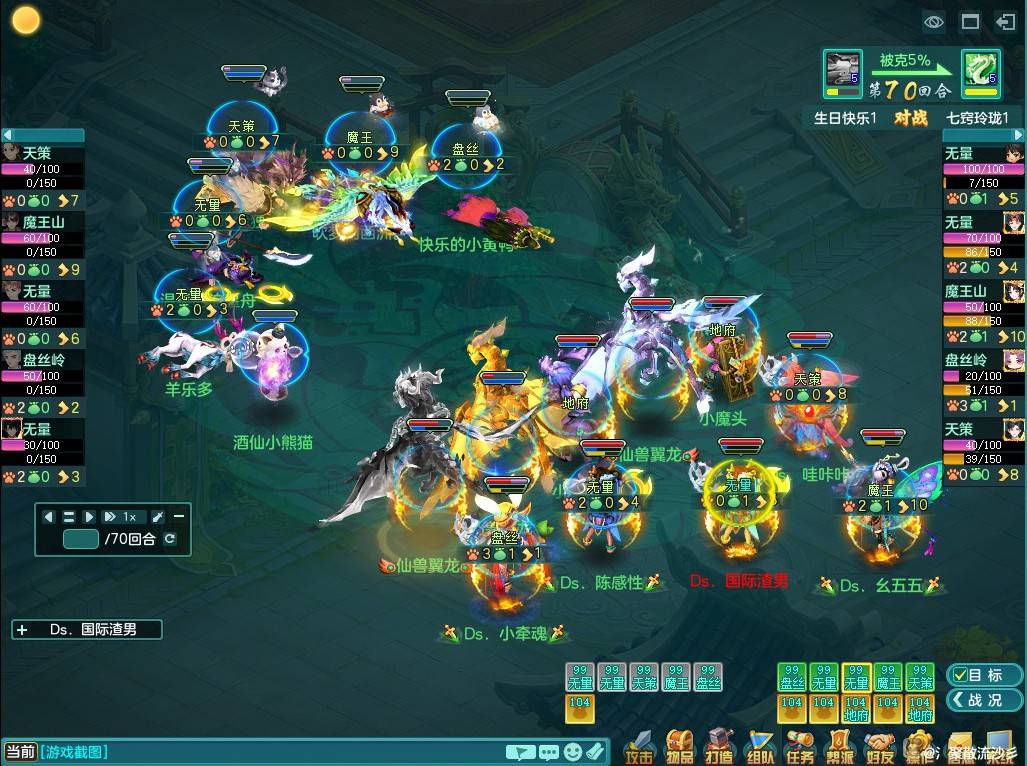1027x766 pixels.
Task: Open the 攻击 (attack) menu
Action: pos(638,746)
